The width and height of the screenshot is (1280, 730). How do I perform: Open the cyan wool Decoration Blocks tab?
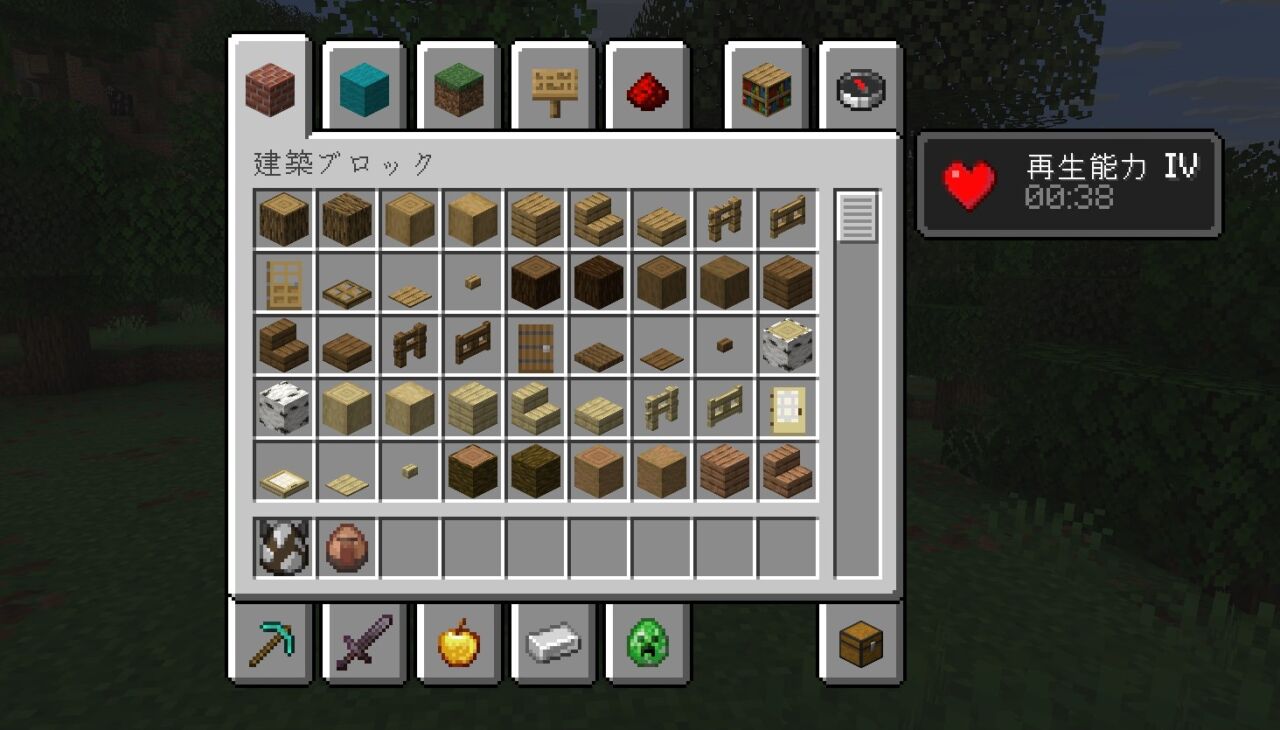point(364,89)
